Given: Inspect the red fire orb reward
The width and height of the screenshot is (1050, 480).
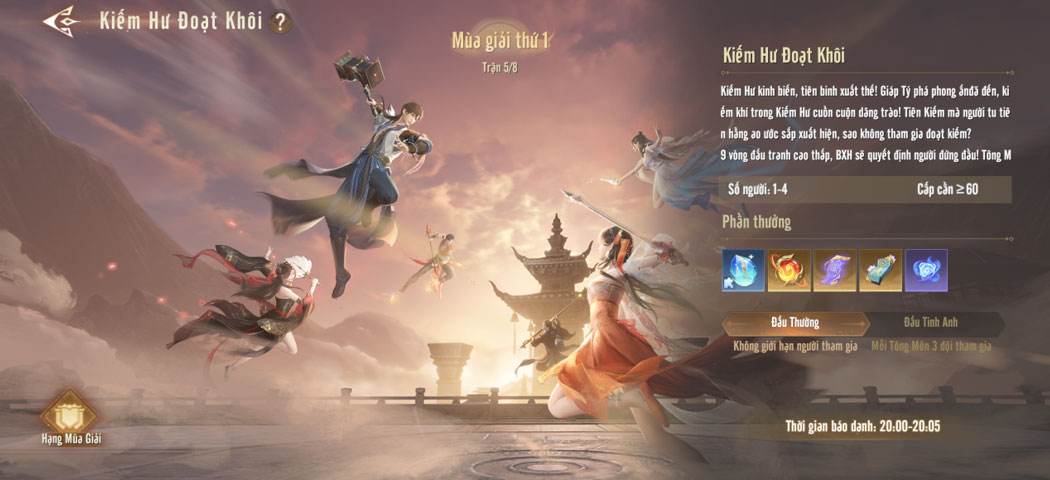Looking at the screenshot, I should (x=790, y=270).
